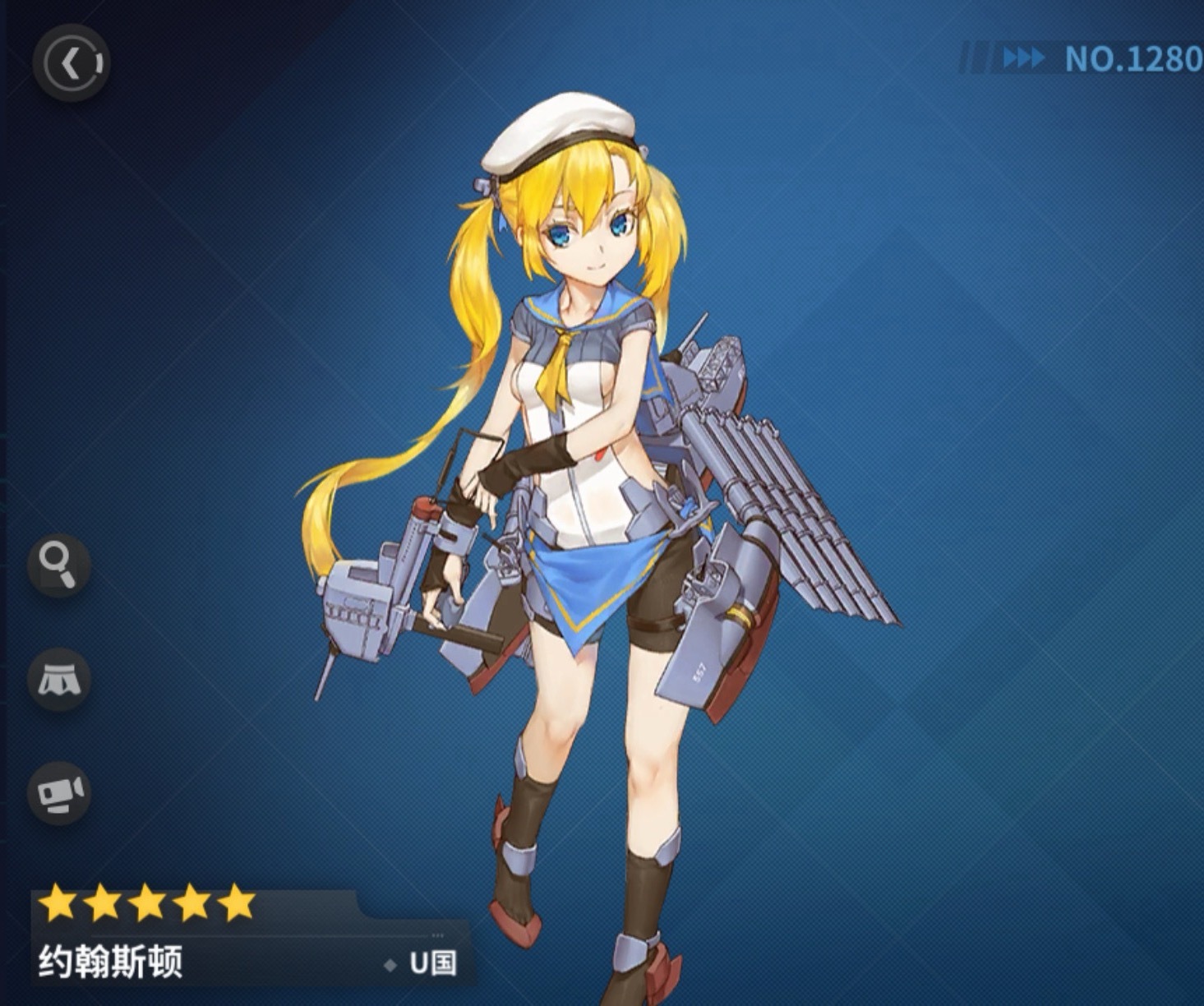Tap the camera view button

point(59,792)
